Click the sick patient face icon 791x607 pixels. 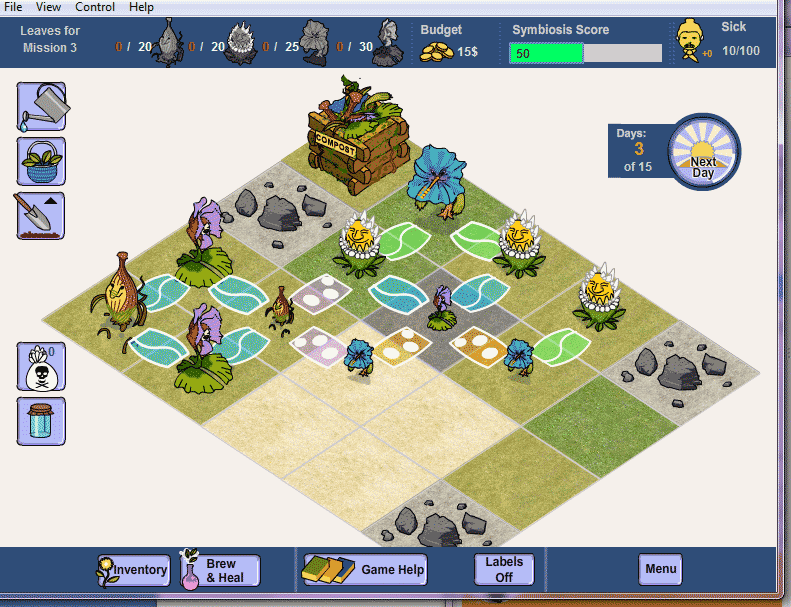pos(688,40)
